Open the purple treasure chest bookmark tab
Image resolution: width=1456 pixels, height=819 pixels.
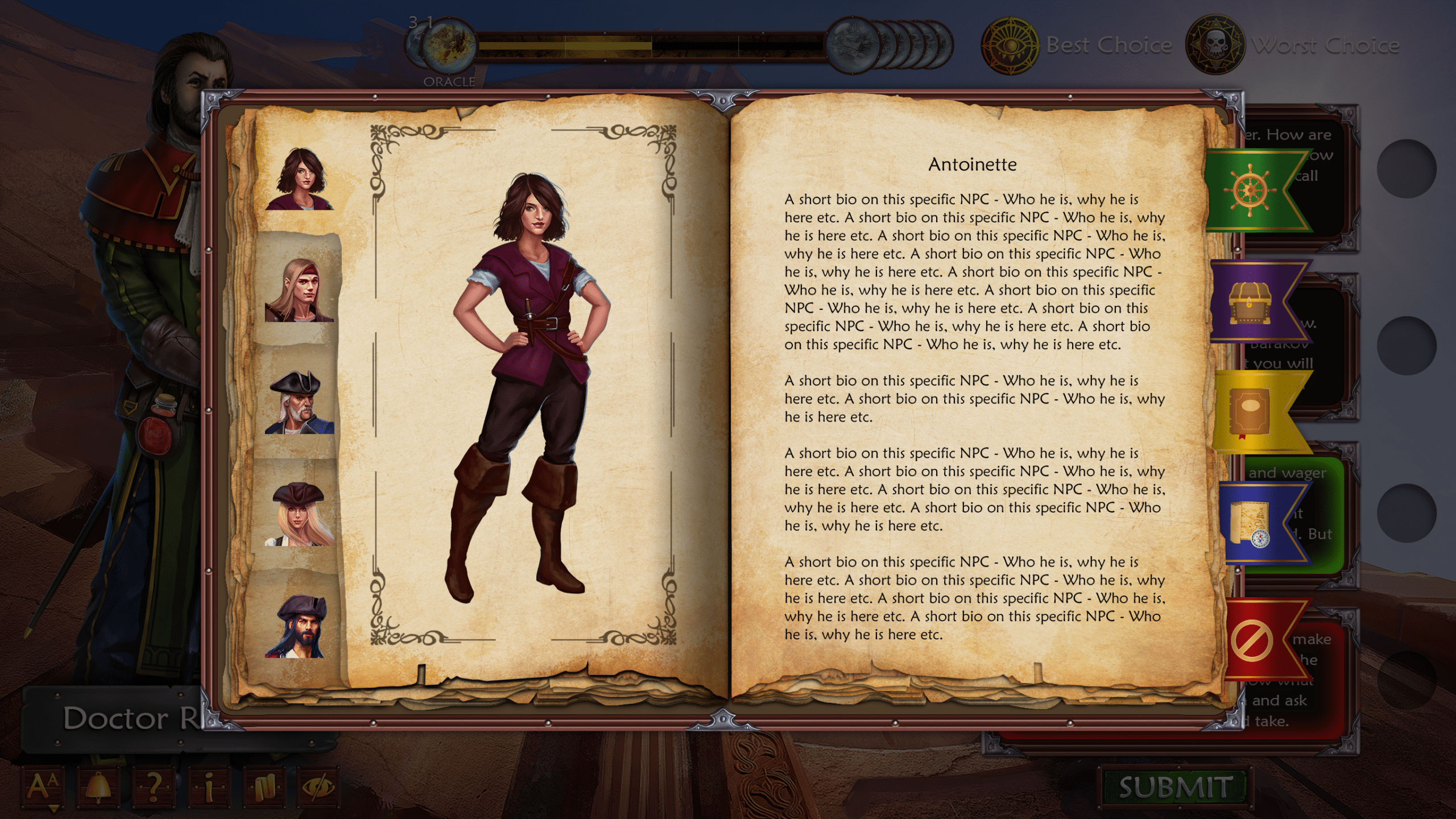(x=1251, y=301)
